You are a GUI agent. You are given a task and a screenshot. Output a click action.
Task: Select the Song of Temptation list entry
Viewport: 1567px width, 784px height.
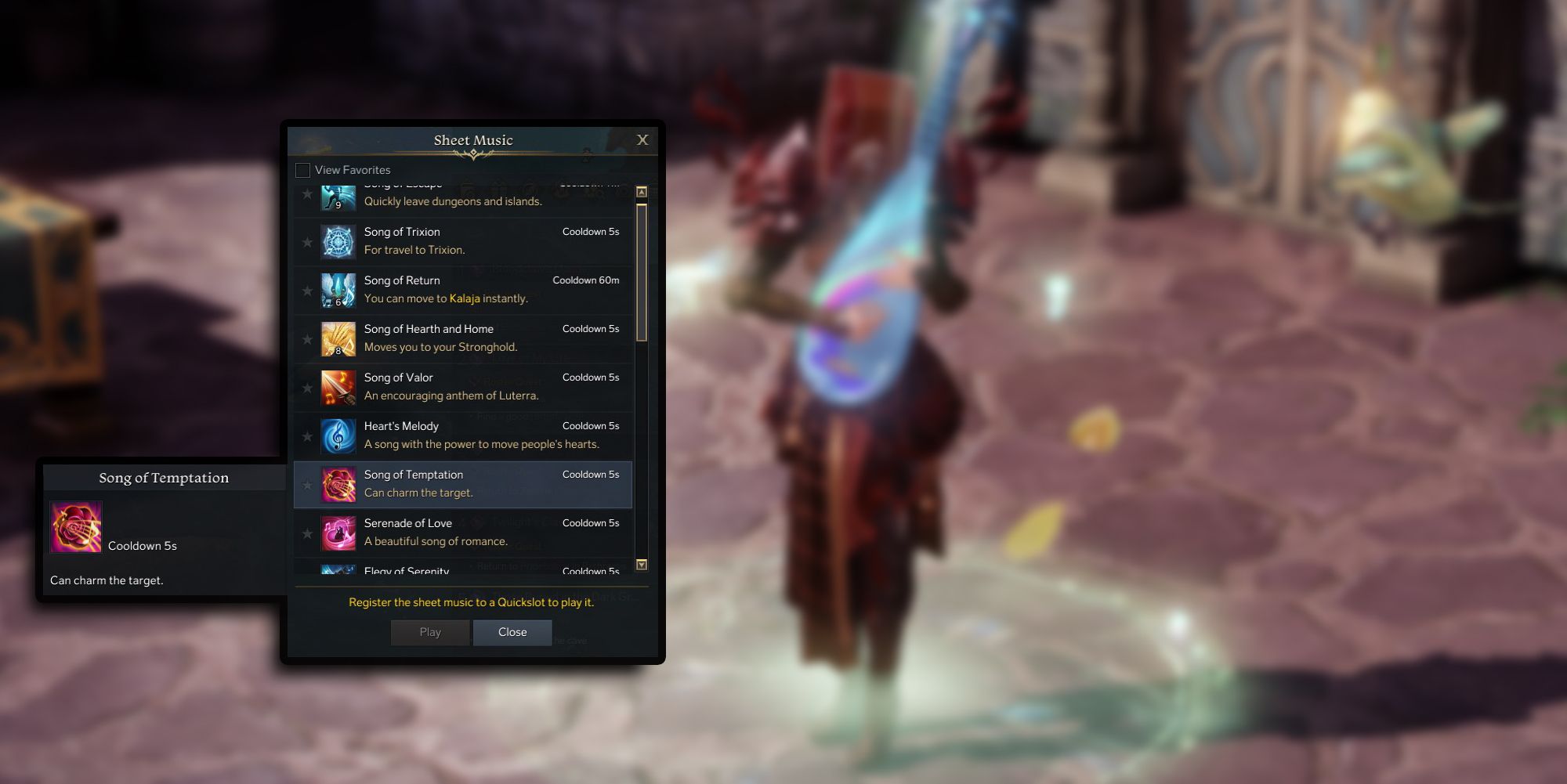pos(470,484)
